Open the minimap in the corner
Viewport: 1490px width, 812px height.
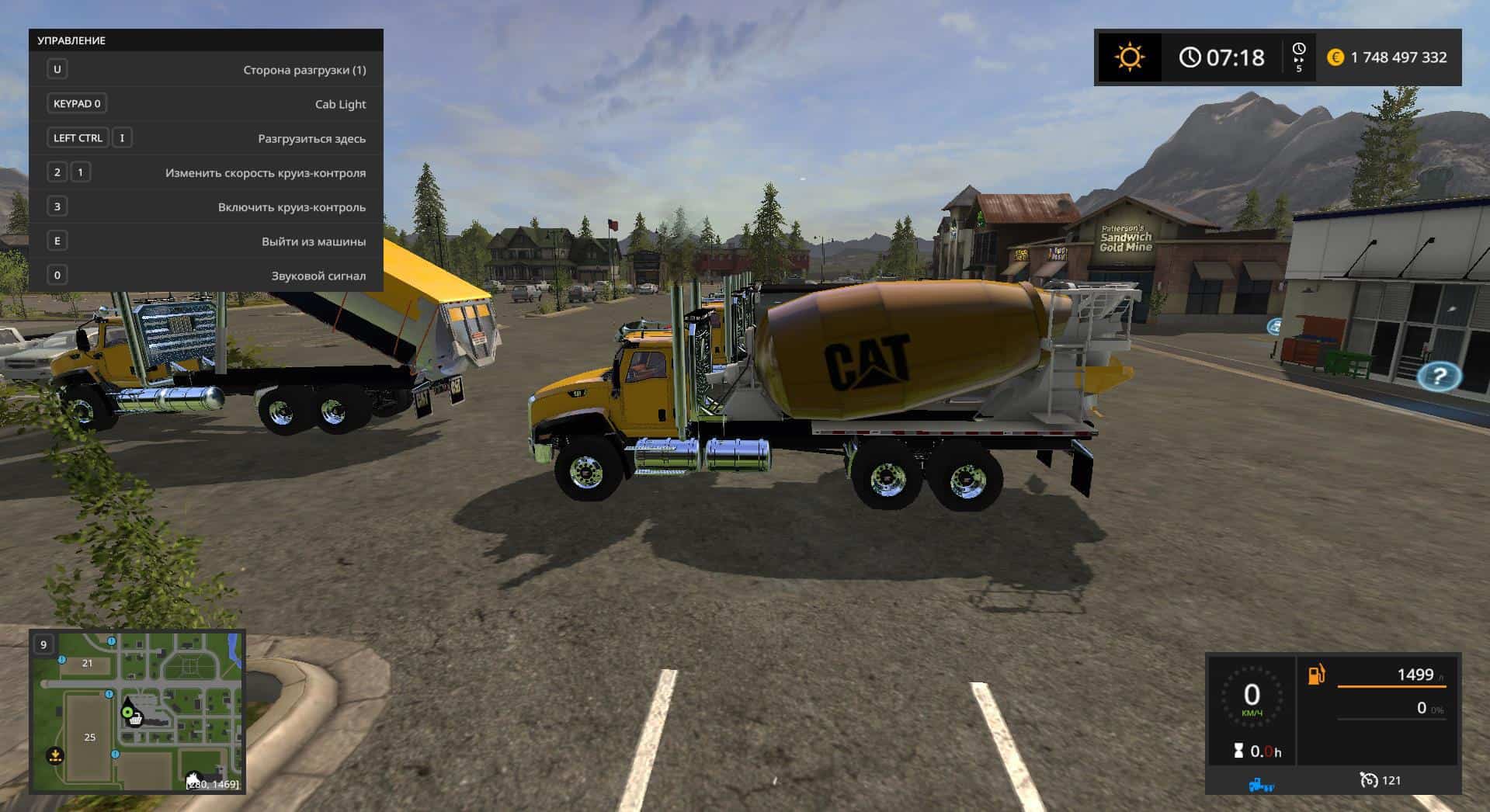[137, 711]
